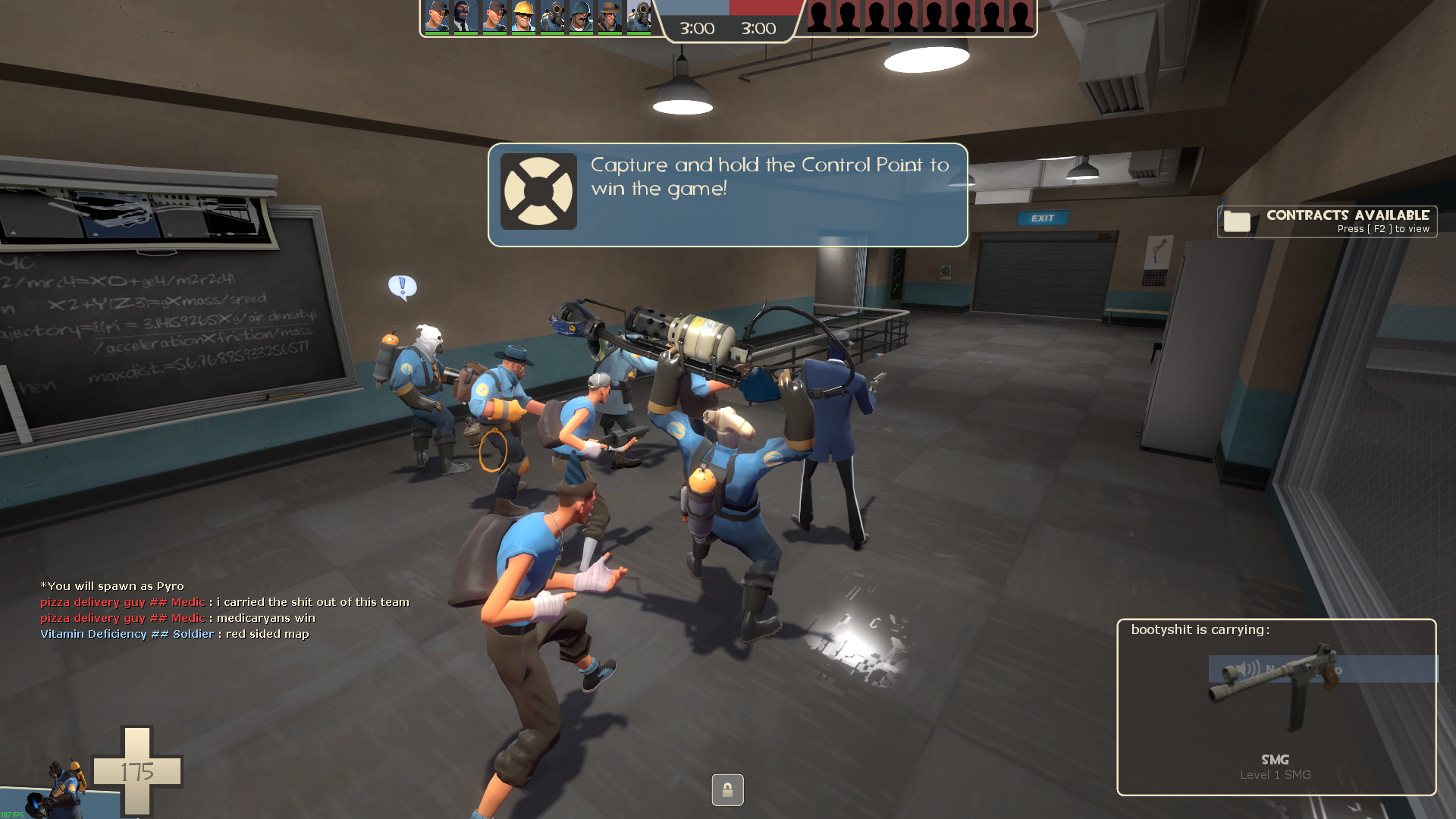Screen dimensions: 1456x819
Task: Open the Contracts Available notification
Action: click(x=1327, y=221)
